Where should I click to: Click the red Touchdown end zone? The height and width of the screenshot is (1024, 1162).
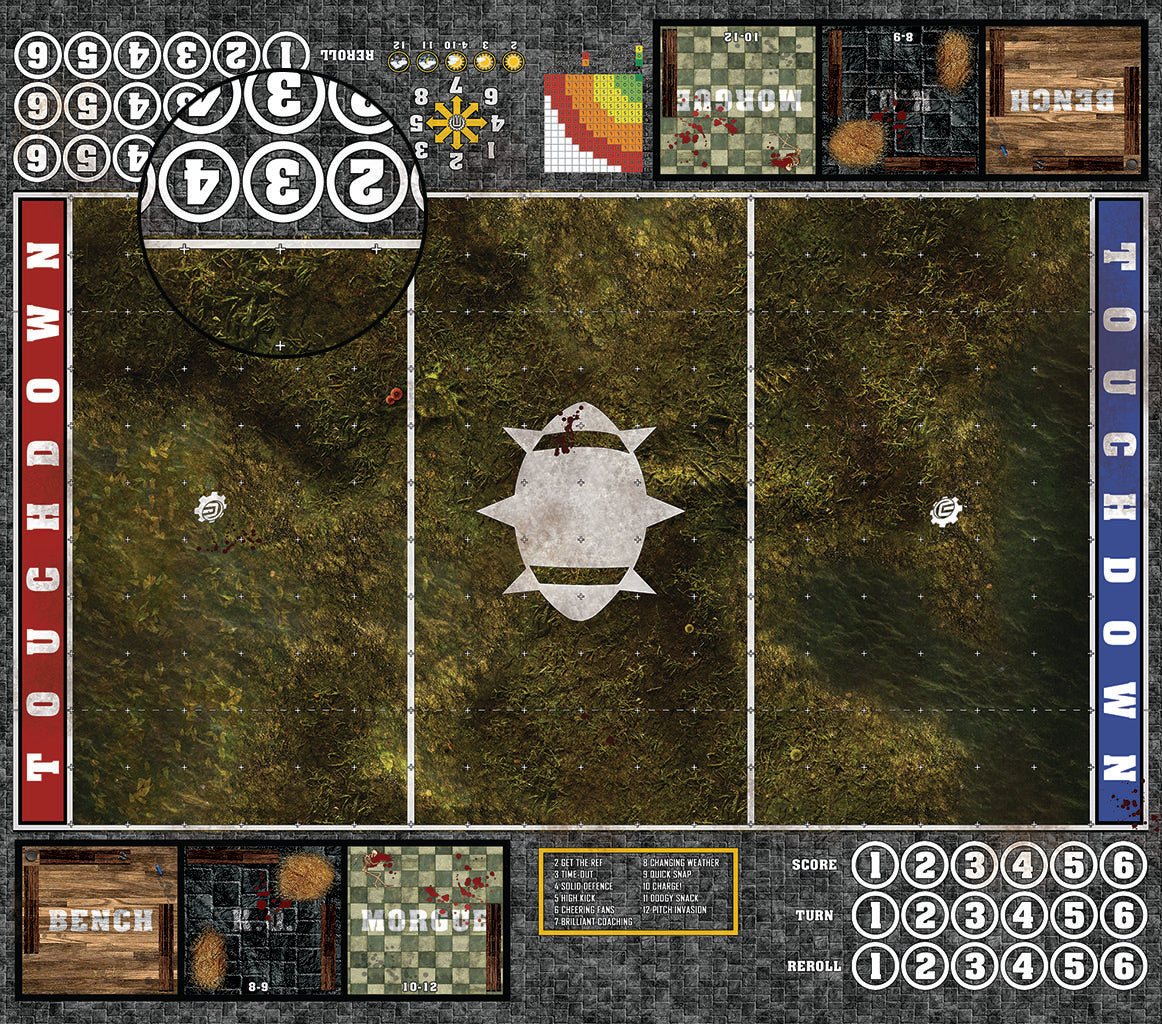tap(42, 510)
